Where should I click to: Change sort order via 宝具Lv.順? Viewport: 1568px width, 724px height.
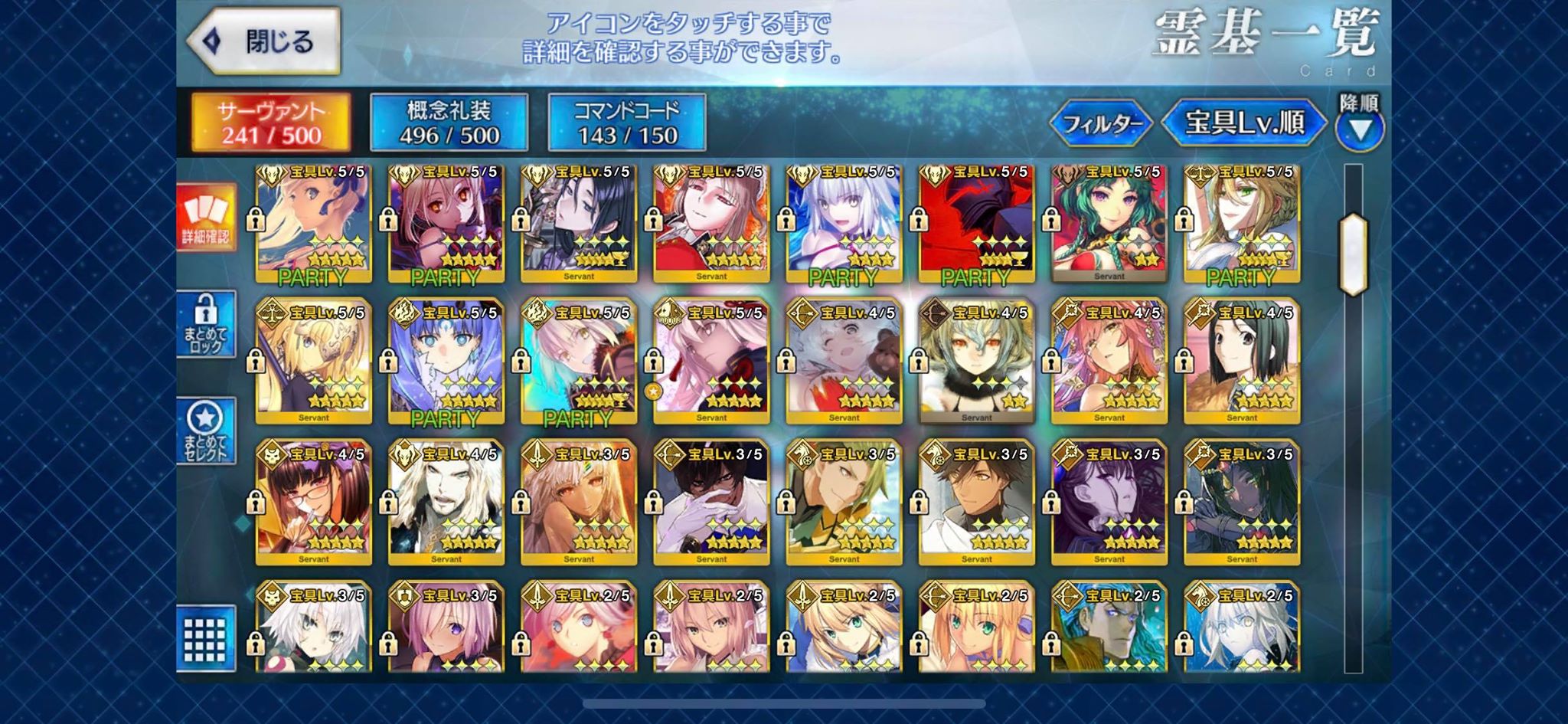tap(1243, 123)
